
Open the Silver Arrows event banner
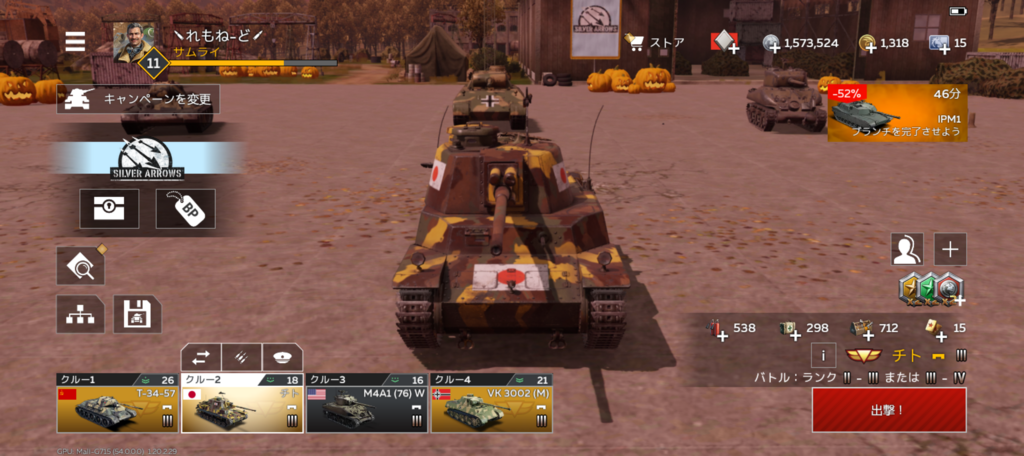tap(145, 158)
